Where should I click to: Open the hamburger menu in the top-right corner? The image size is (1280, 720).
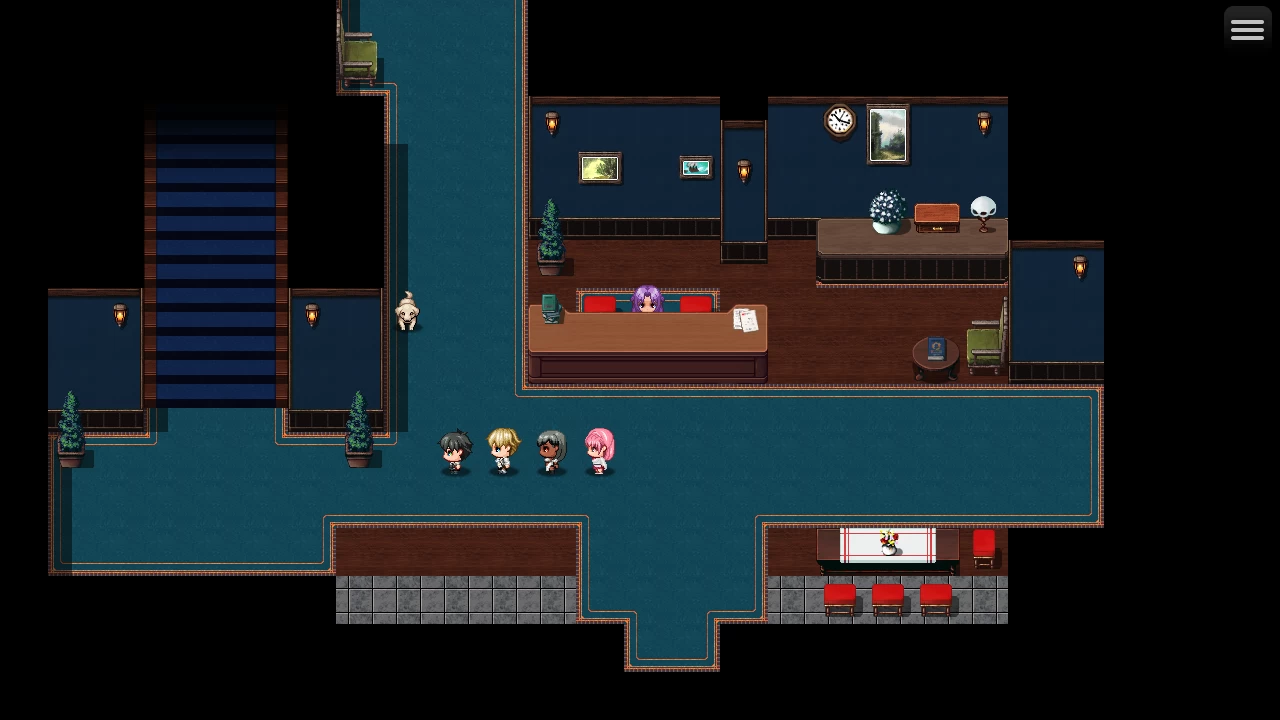coord(1246,28)
